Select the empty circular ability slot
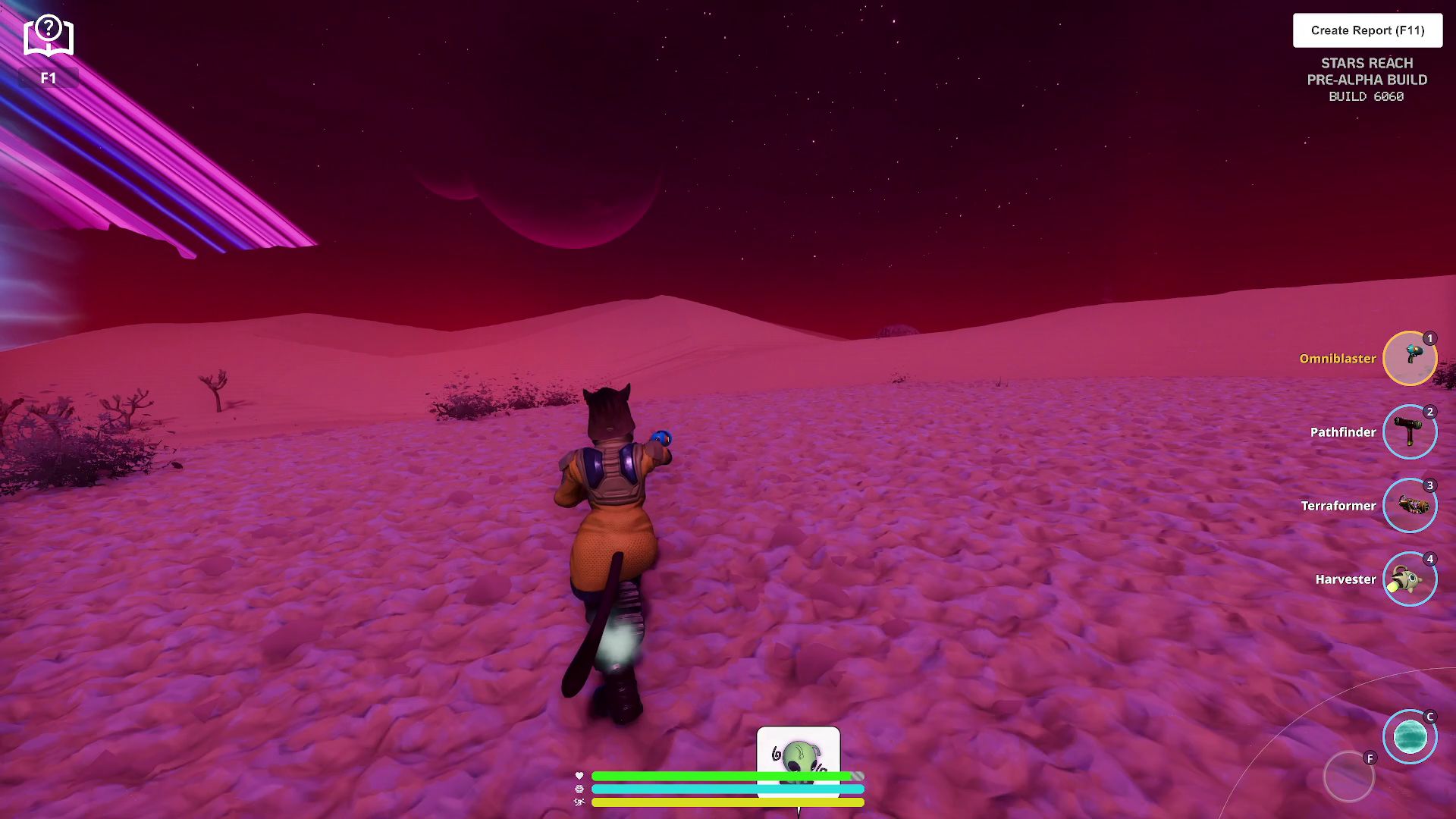 1348,777
